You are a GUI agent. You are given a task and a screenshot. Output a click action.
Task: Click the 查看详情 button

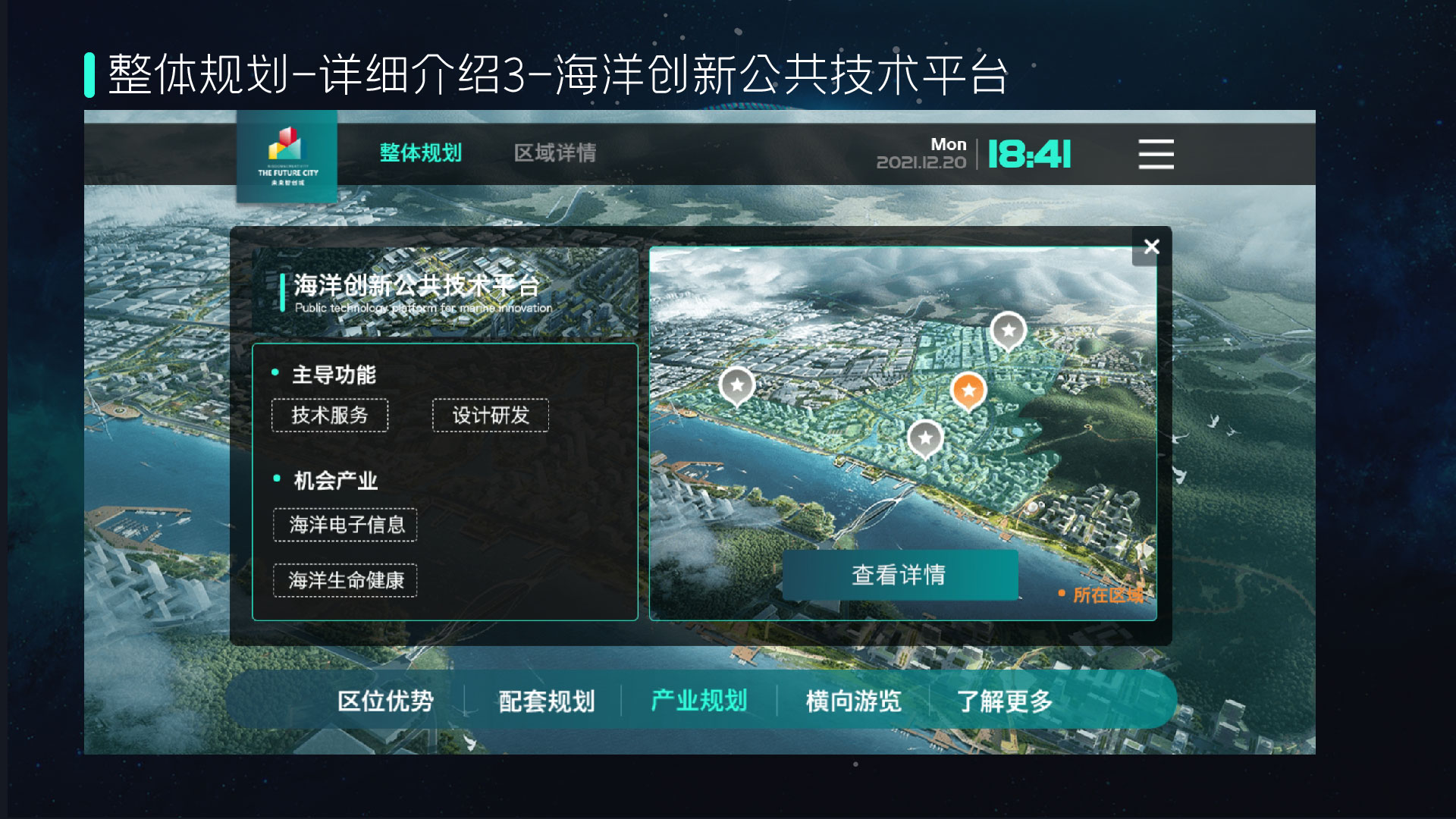(x=900, y=576)
